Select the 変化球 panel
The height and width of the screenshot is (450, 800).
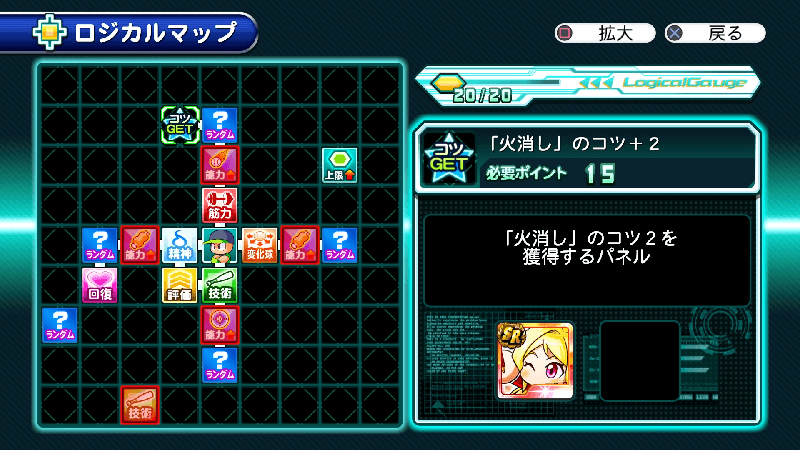tap(260, 245)
